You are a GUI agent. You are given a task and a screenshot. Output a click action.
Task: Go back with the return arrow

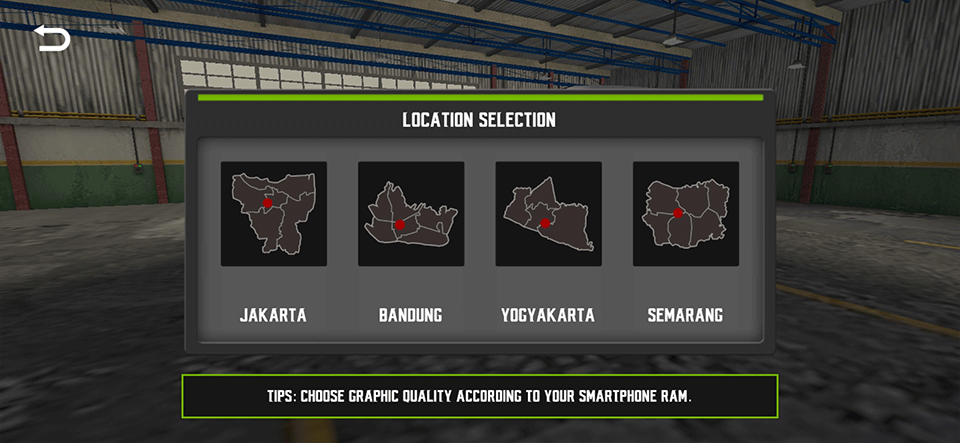(52, 39)
